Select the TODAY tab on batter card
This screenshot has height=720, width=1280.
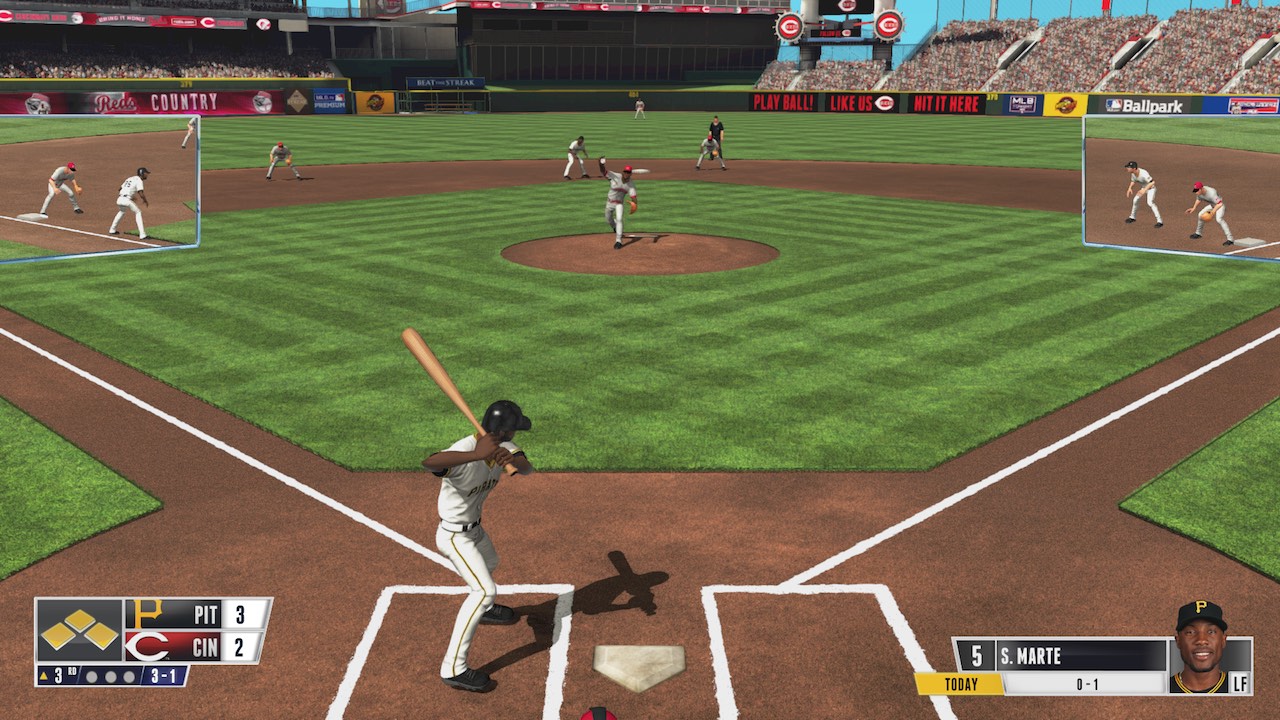[x=961, y=682]
